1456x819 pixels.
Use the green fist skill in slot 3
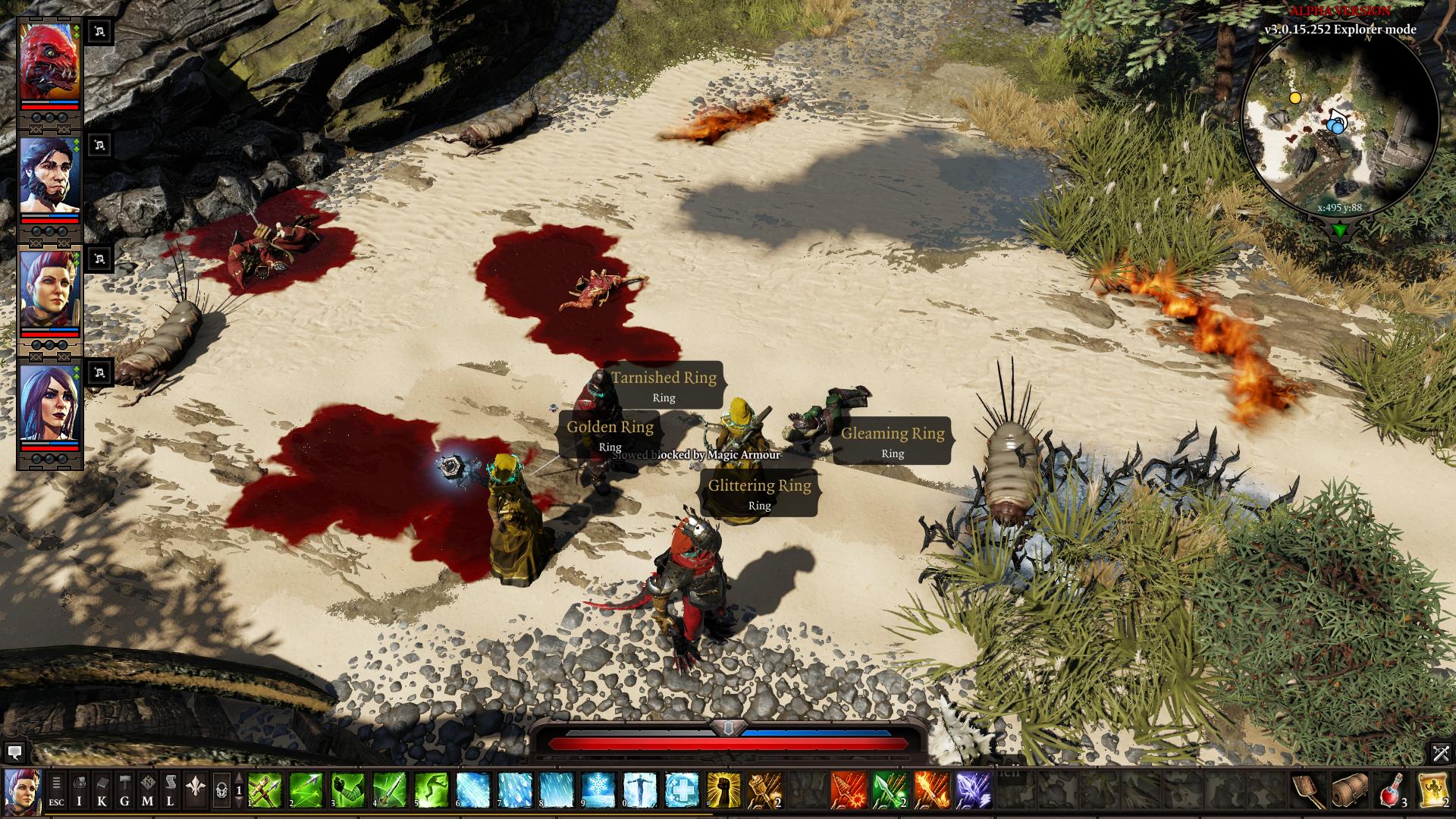[x=347, y=790]
